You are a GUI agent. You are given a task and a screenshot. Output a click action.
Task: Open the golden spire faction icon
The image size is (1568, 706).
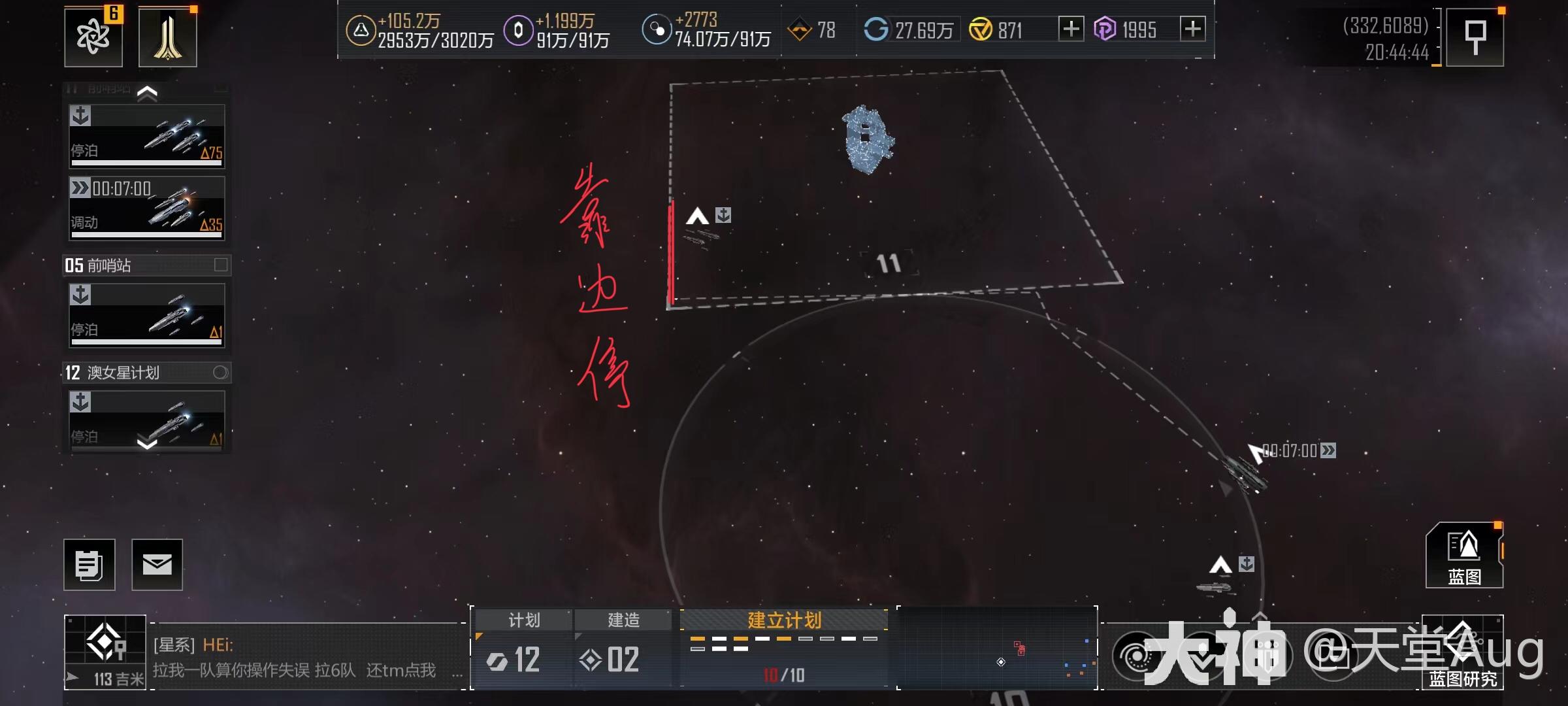tap(168, 37)
